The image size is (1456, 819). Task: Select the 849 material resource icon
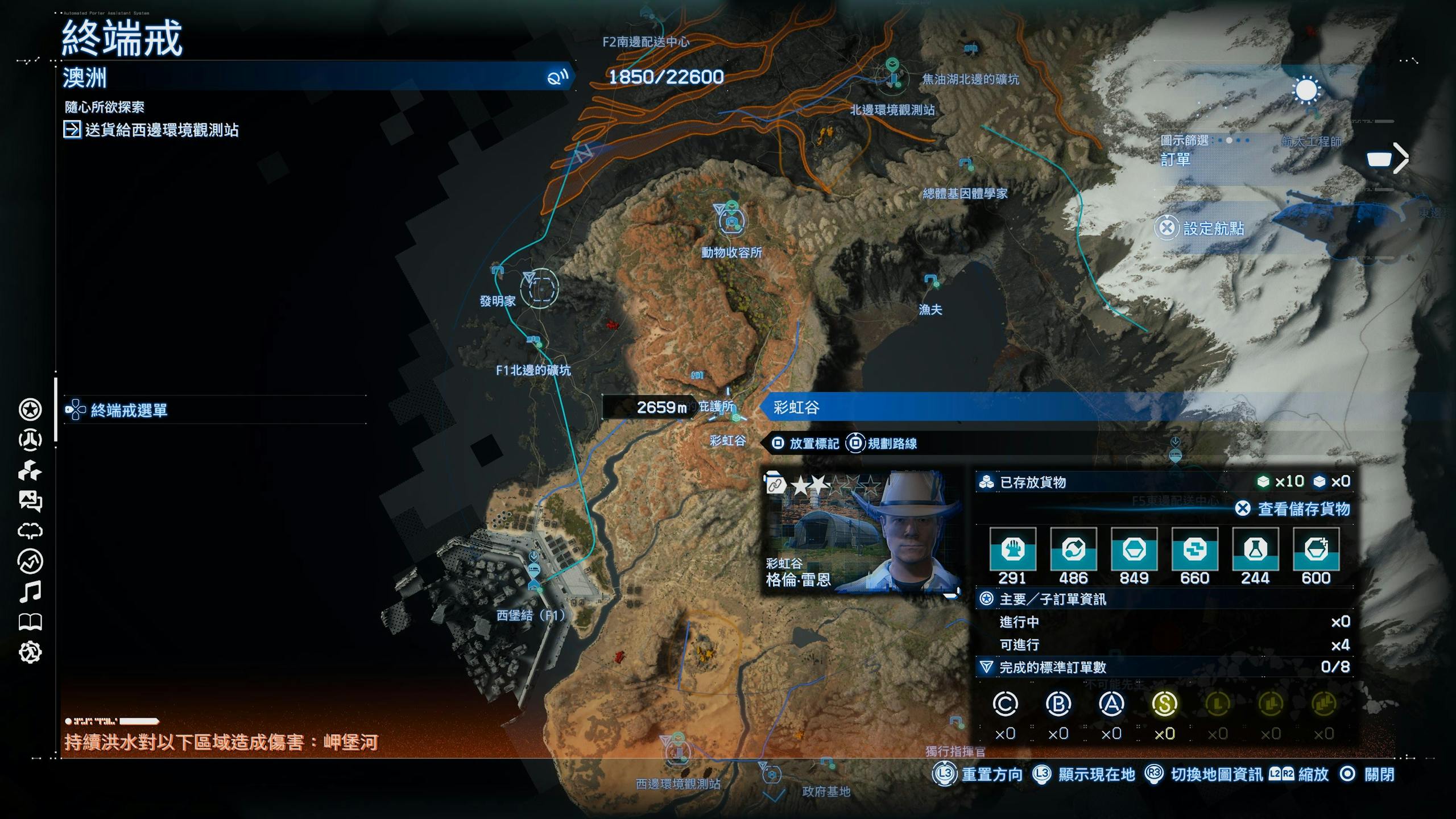click(1134, 549)
